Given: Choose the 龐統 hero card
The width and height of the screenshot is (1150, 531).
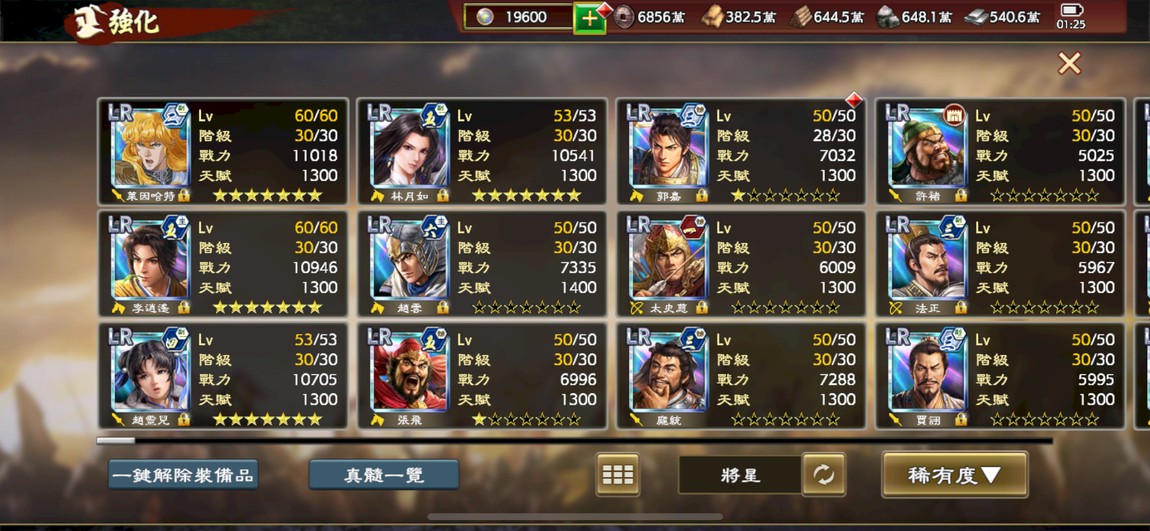Looking at the screenshot, I should pyautogui.click(x=741, y=375).
